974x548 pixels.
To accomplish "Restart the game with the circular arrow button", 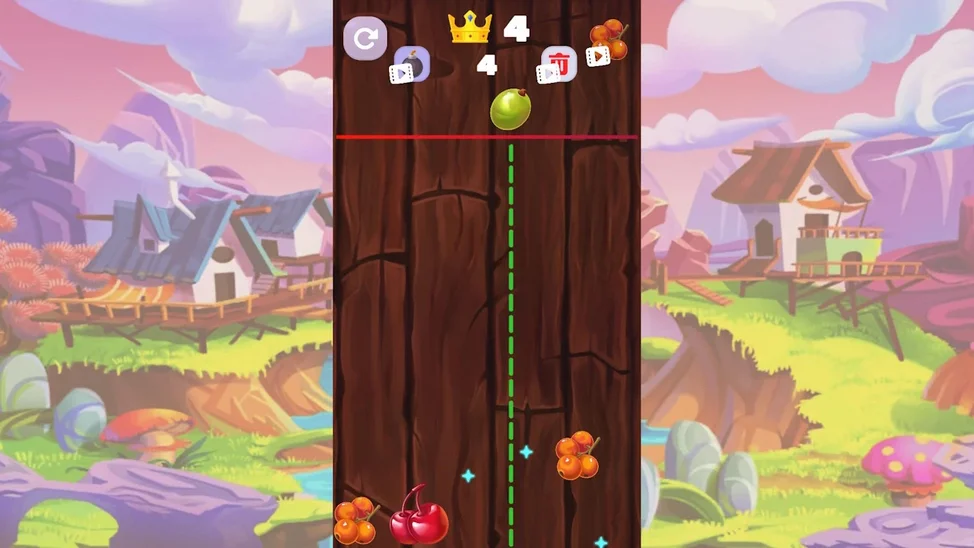I will coord(365,40).
